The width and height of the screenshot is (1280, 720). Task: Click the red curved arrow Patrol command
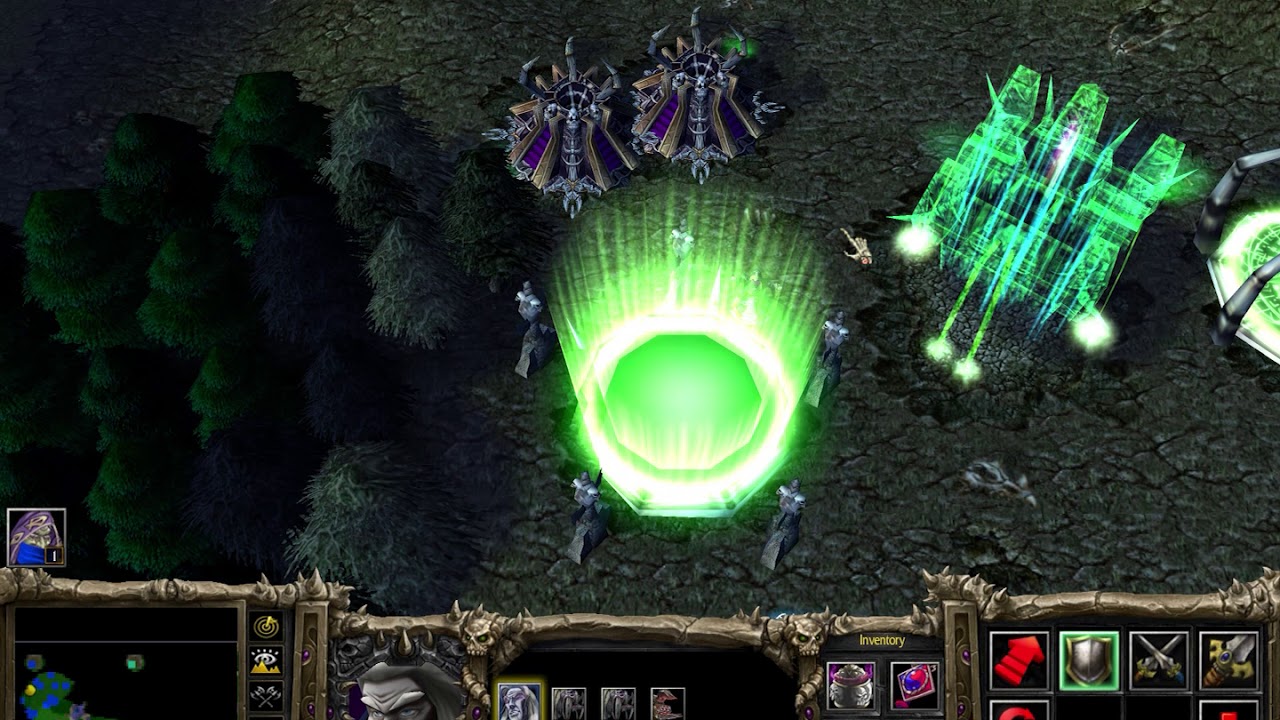pos(1020,711)
